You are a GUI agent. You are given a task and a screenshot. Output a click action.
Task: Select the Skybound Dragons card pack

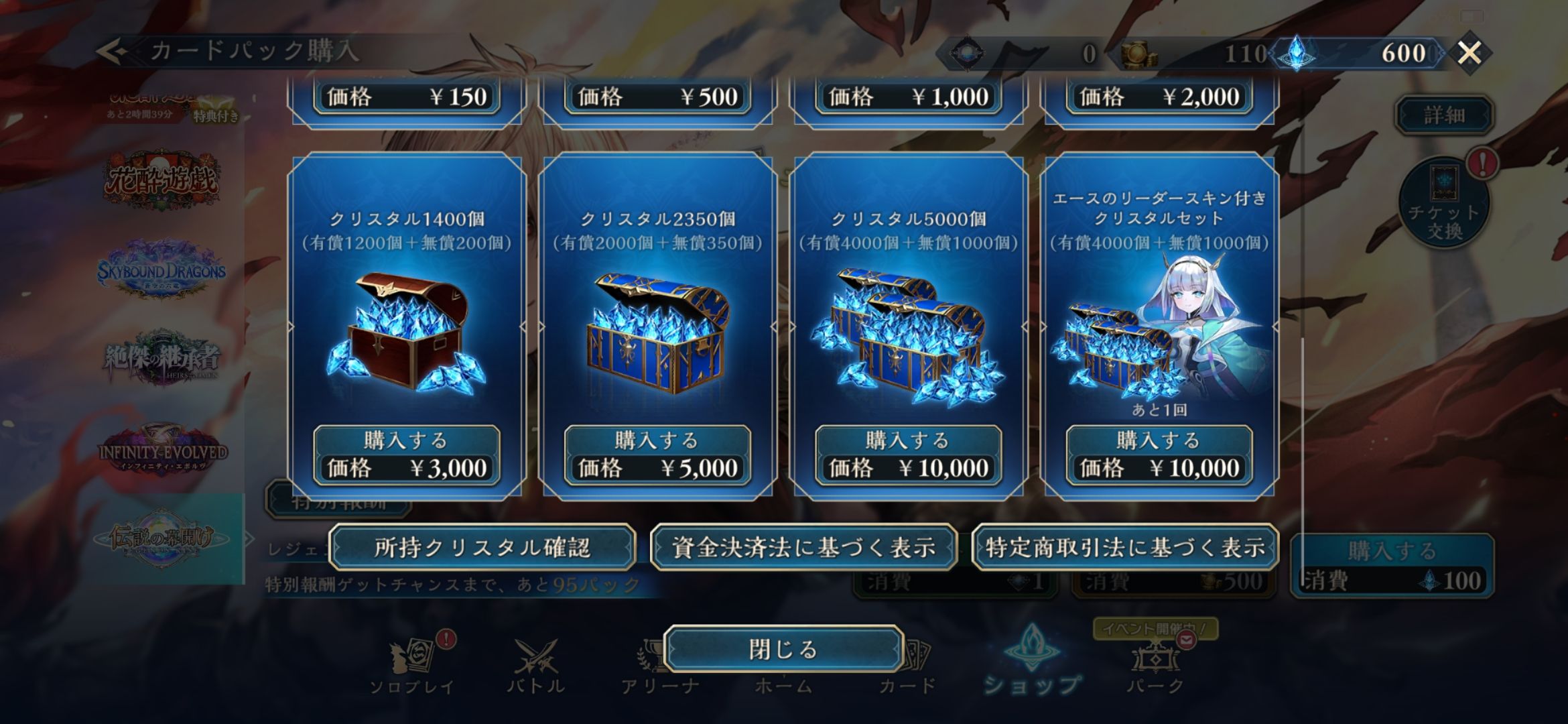click(x=161, y=270)
